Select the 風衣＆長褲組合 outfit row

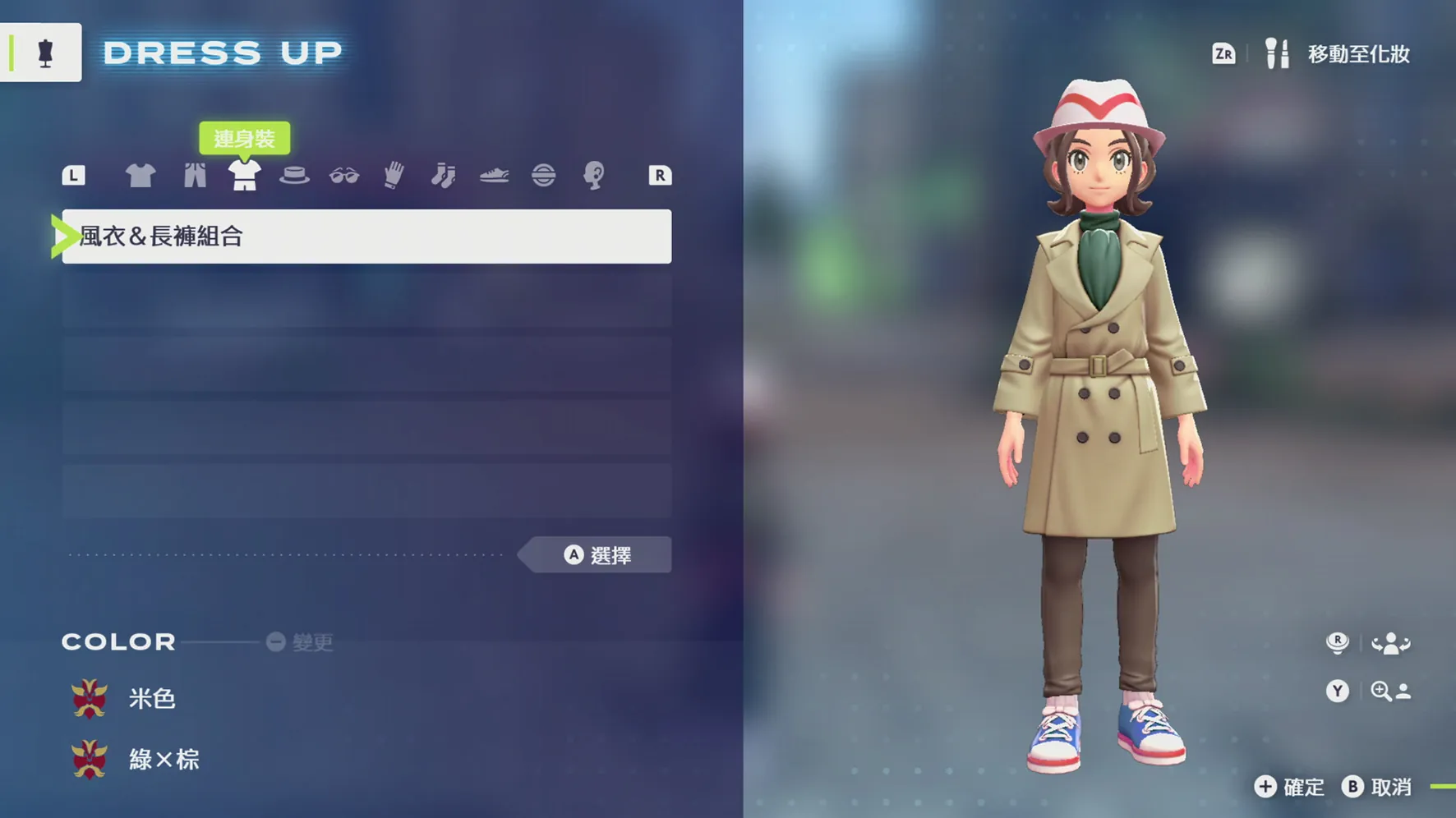[366, 237]
